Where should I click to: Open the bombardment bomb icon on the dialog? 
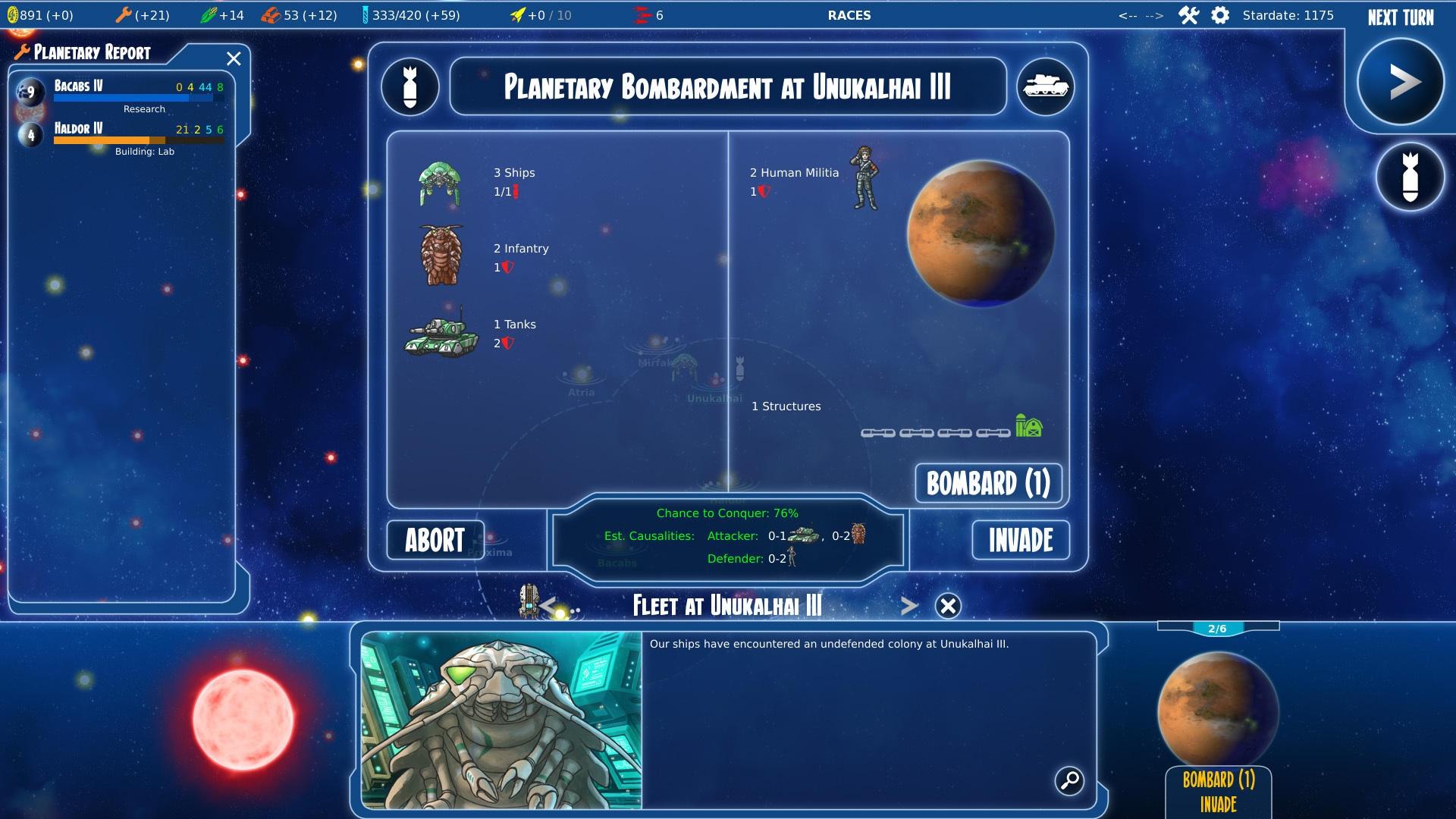tap(409, 87)
